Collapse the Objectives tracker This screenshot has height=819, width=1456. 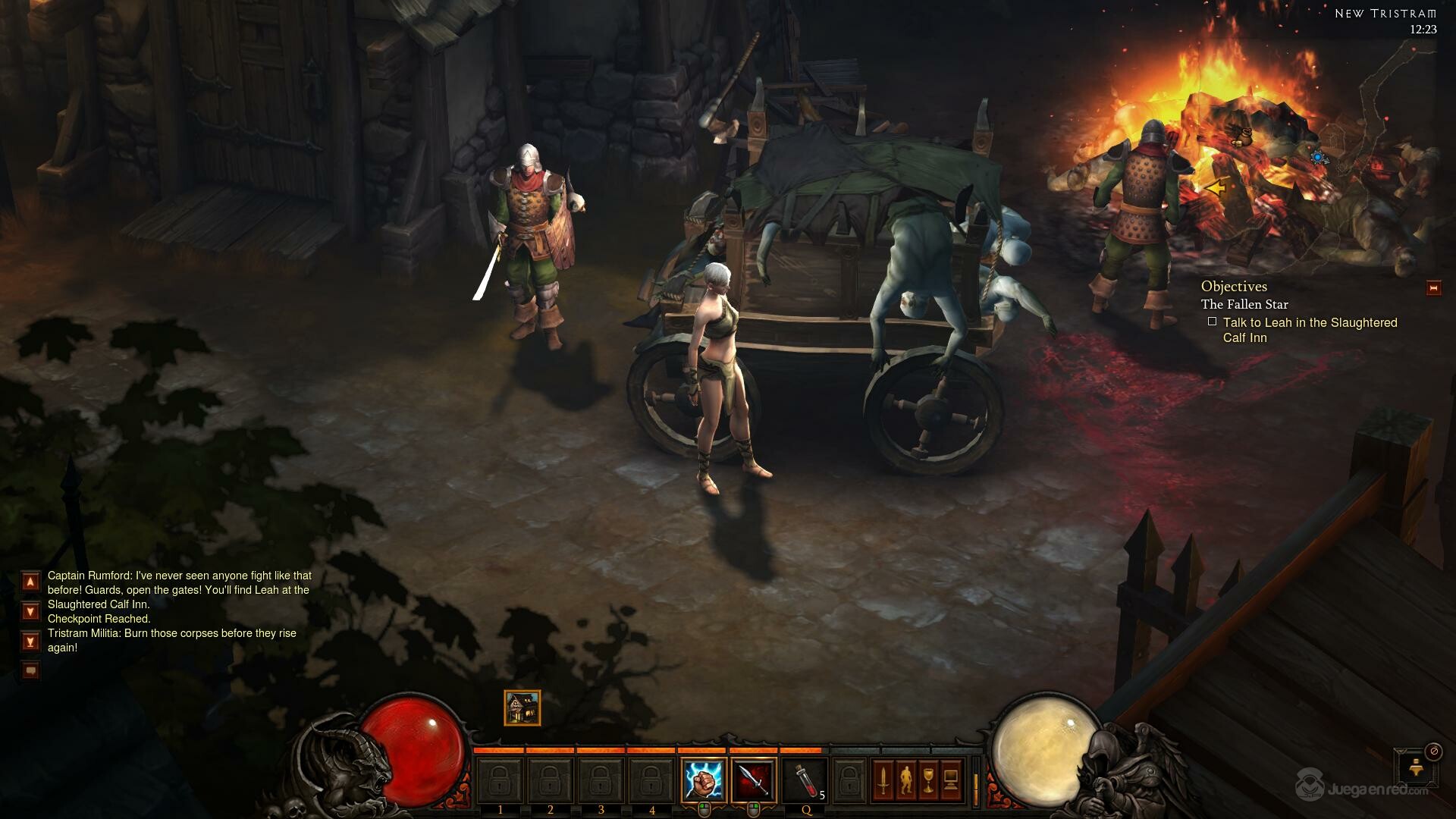click(1433, 288)
